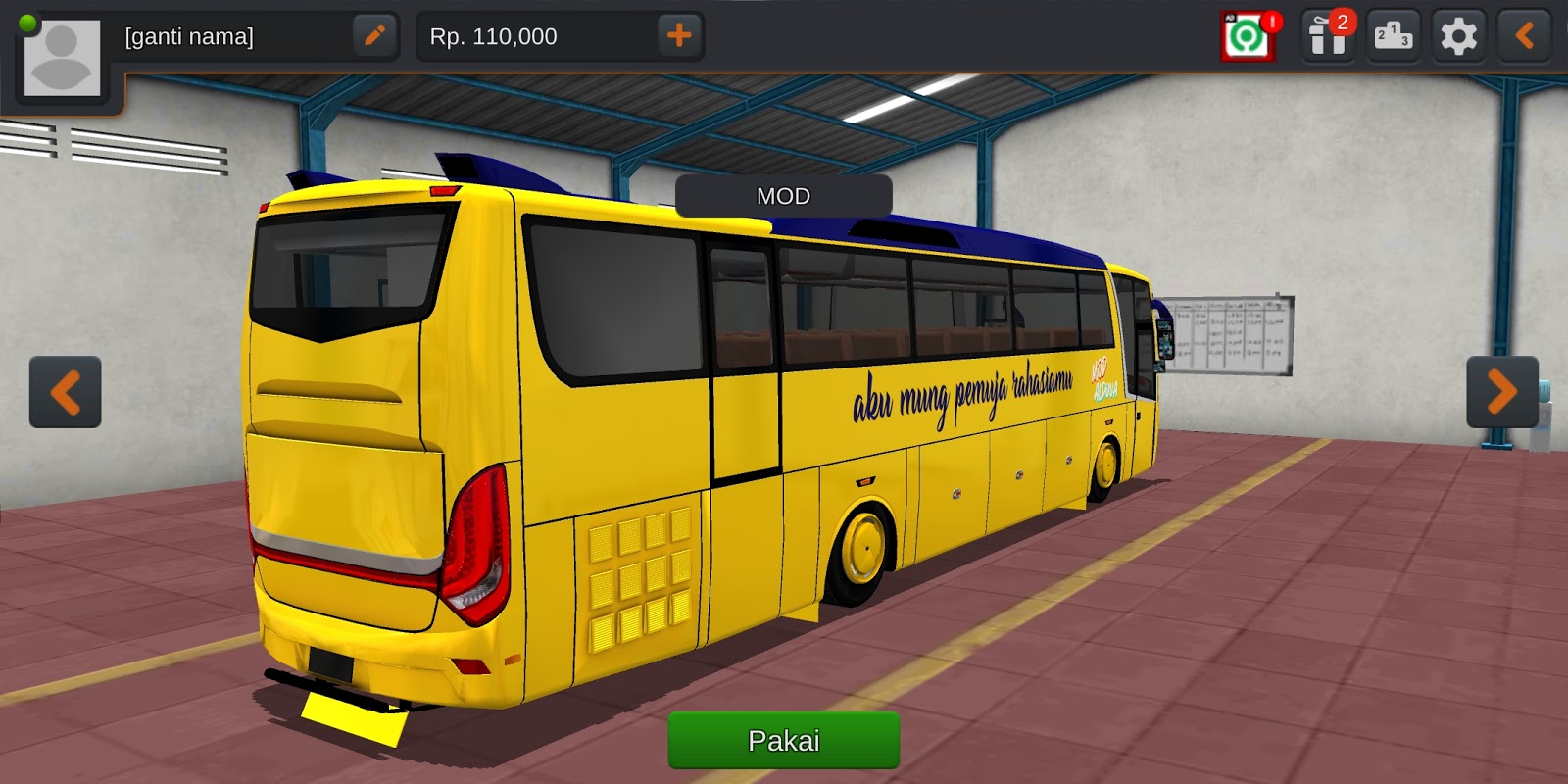Image resolution: width=1568 pixels, height=784 pixels.
Task: Open the settings gear icon
Action: pos(1459,35)
